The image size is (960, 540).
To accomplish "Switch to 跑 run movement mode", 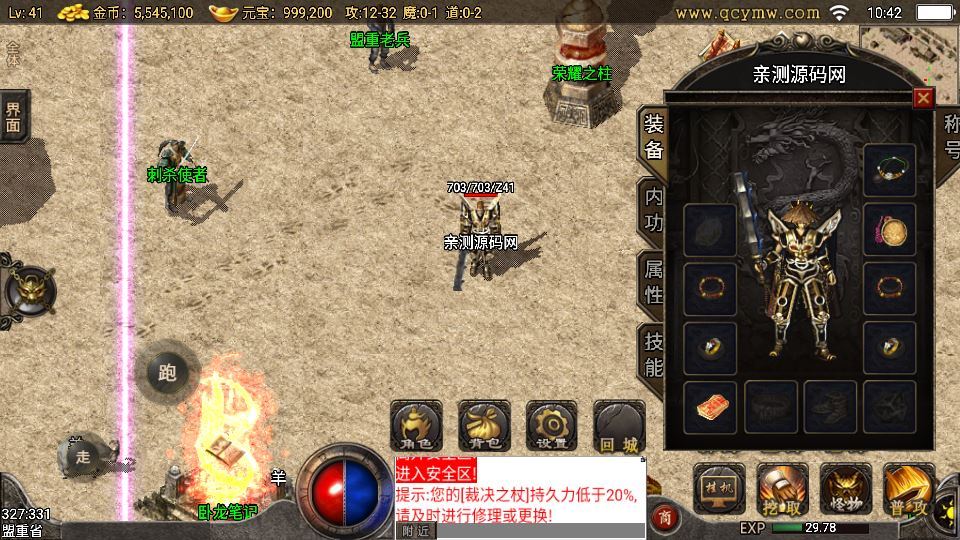I will 167,373.
